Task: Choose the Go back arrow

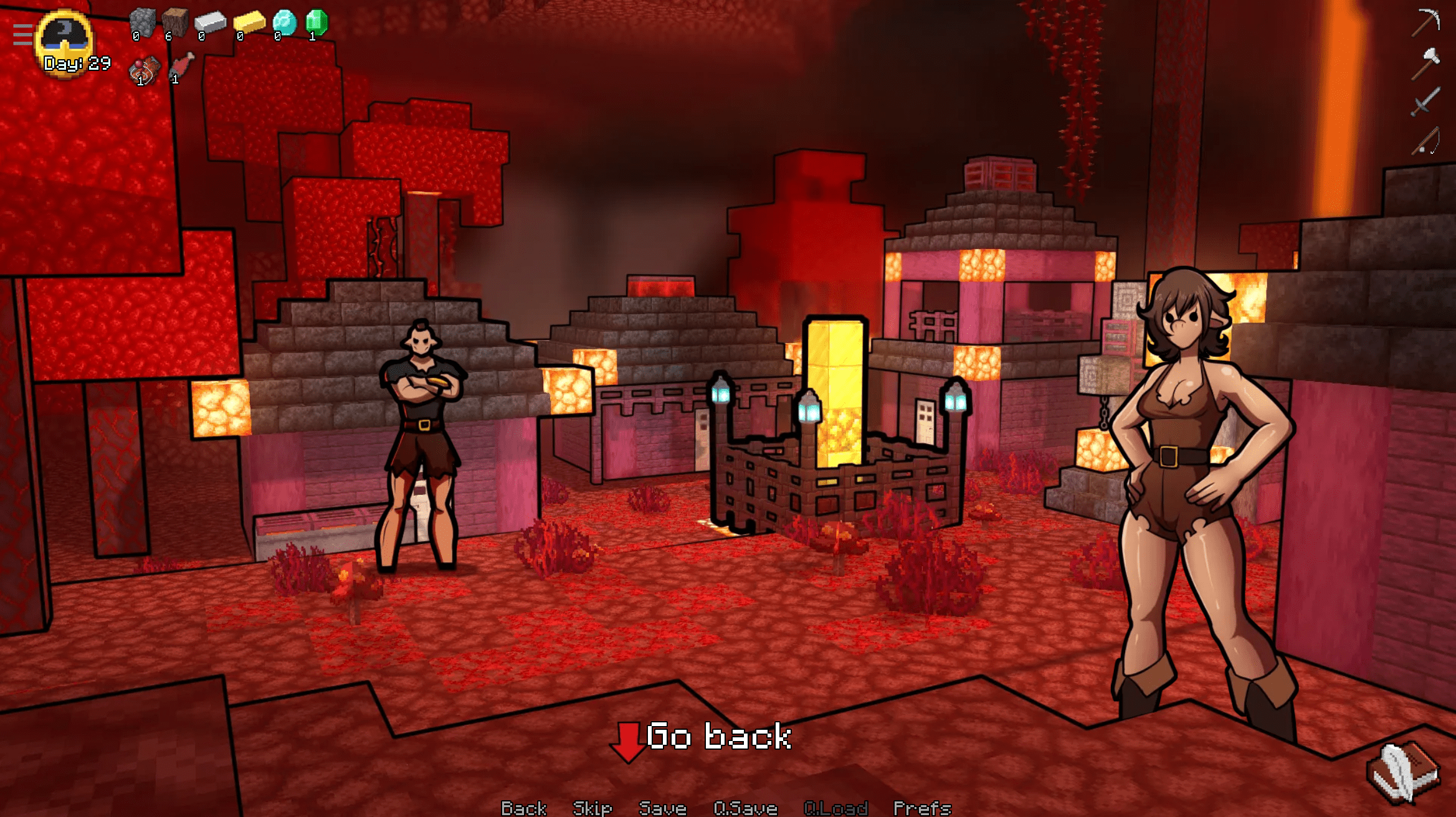Action: point(628,741)
